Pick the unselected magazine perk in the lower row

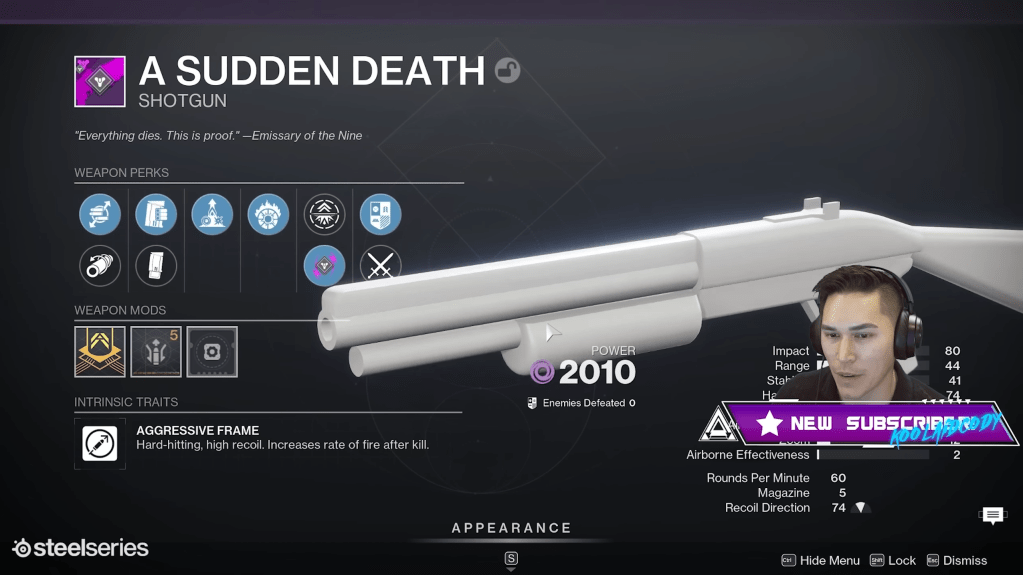tap(156, 267)
